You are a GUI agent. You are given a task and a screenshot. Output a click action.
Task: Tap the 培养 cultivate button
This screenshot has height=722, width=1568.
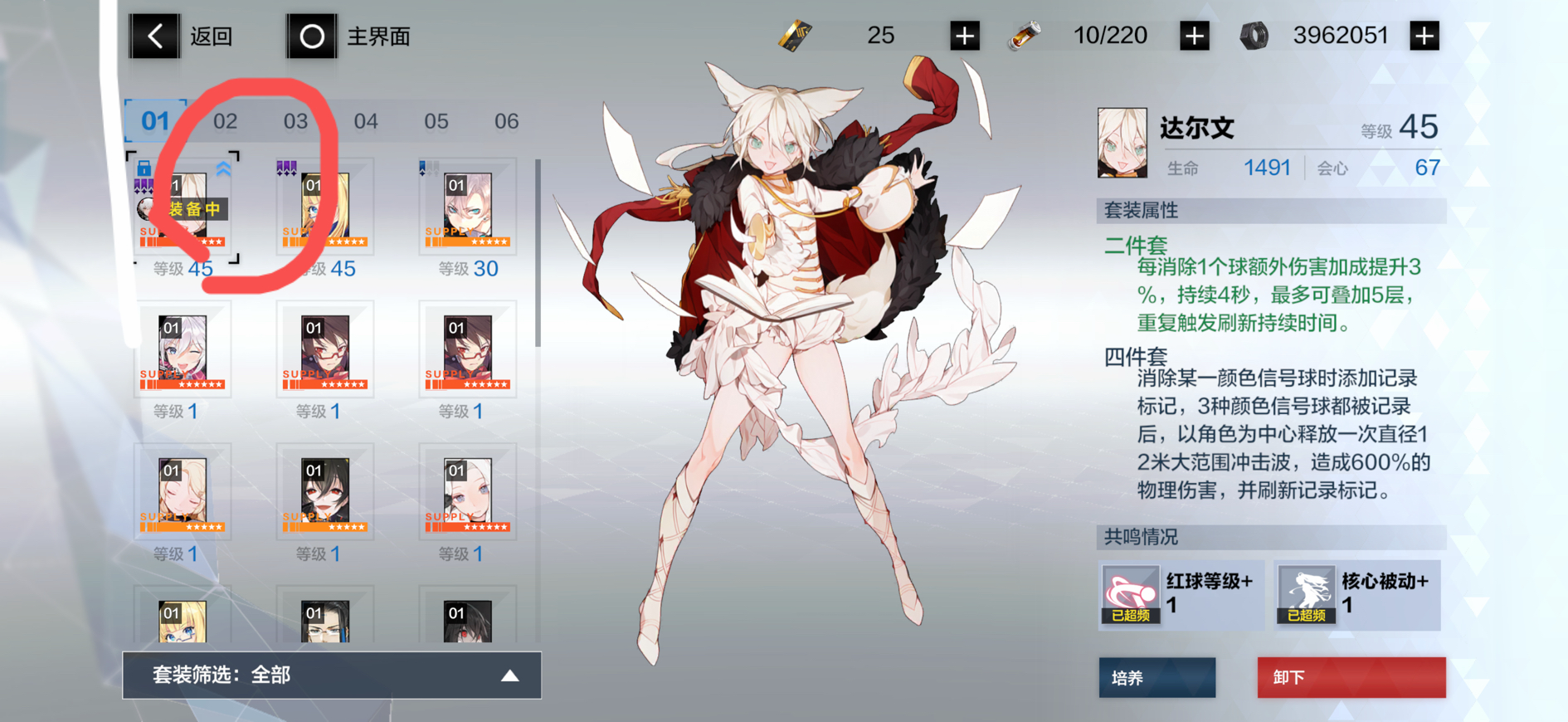click(1157, 677)
